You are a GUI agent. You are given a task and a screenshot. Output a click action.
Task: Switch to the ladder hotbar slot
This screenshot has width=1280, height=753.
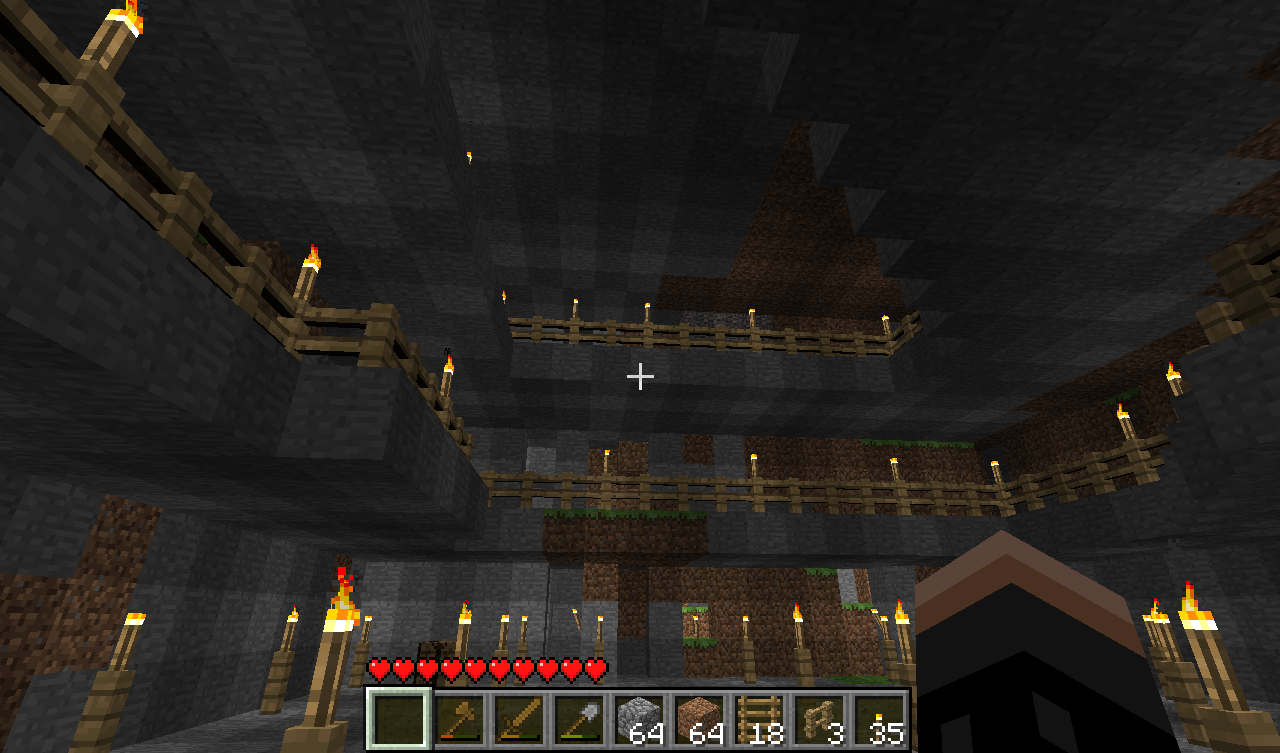coord(760,718)
